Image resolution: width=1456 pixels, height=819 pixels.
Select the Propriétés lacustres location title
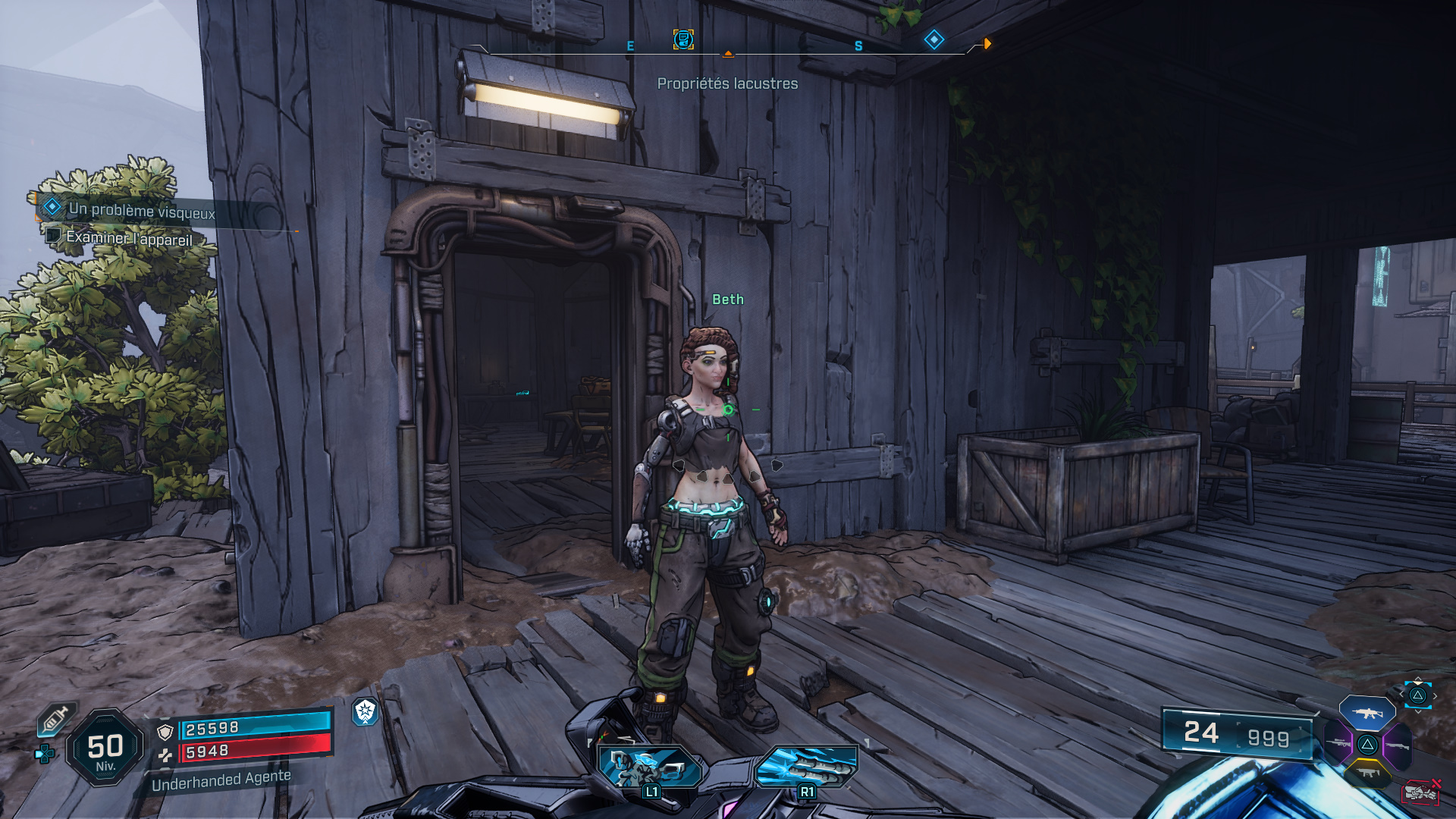click(727, 85)
